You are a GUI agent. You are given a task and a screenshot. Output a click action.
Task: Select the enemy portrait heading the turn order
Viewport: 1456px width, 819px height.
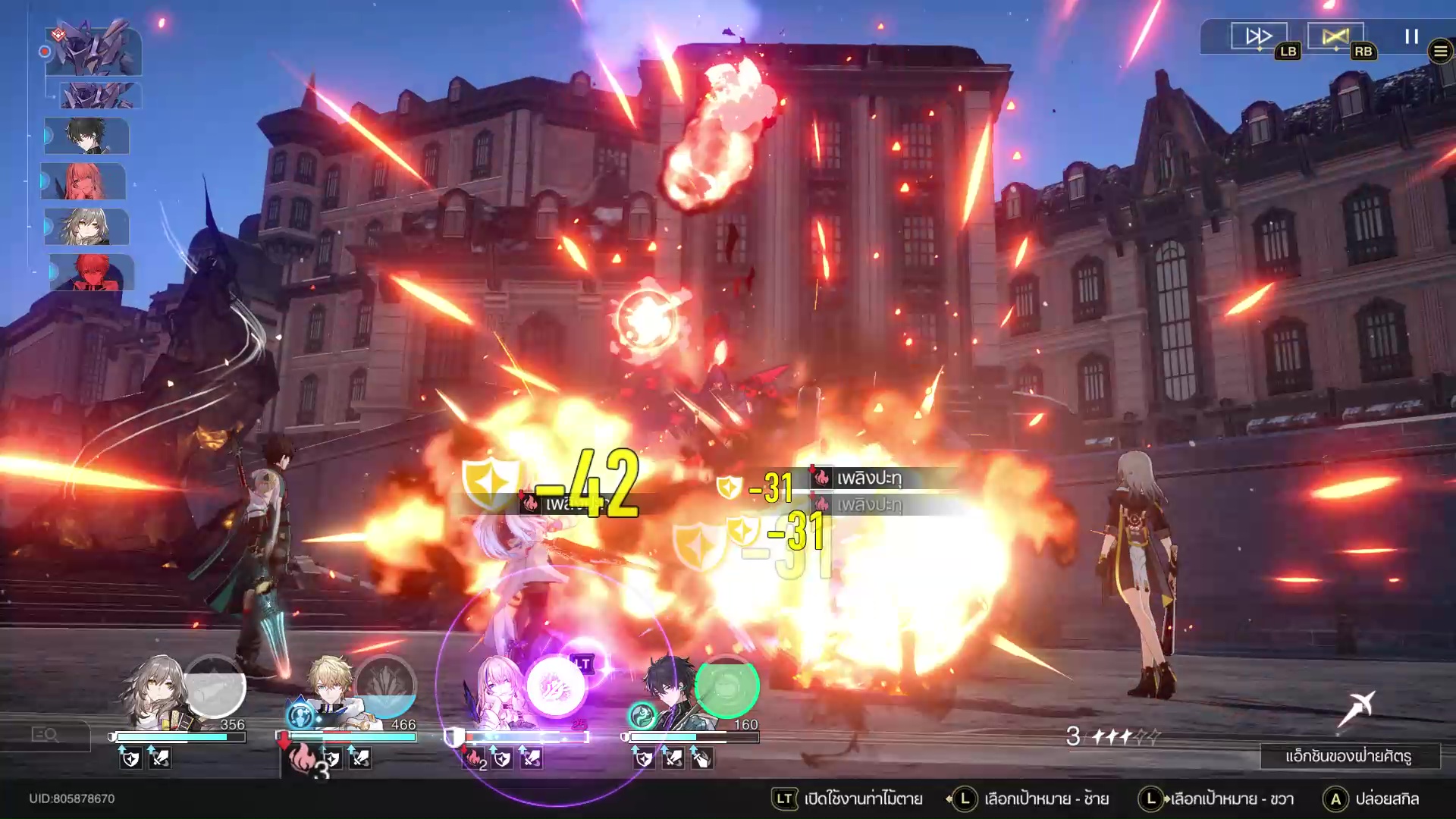(93, 51)
